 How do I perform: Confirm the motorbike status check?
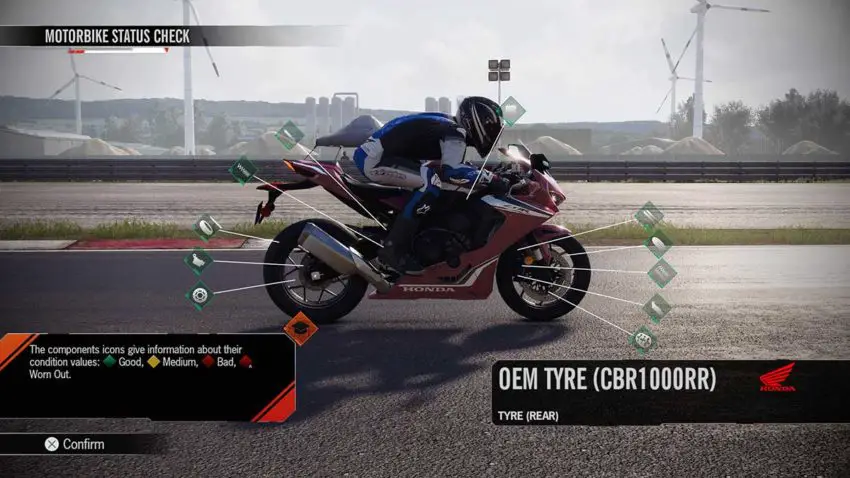tap(75, 444)
